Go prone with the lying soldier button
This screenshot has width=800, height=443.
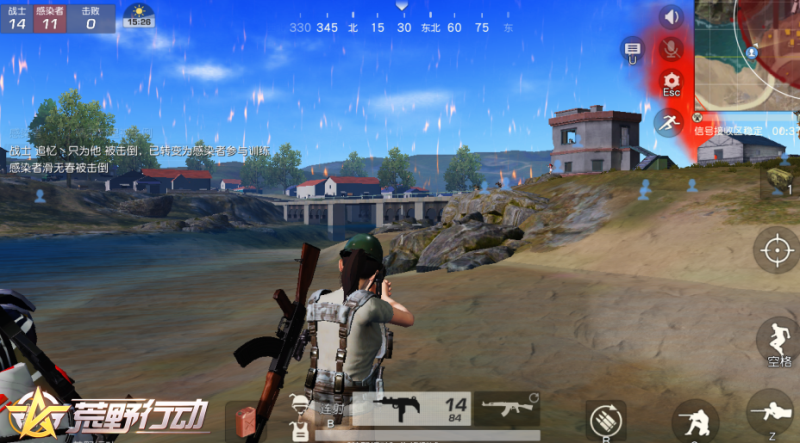pyautogui.click(x=772, y=412)
